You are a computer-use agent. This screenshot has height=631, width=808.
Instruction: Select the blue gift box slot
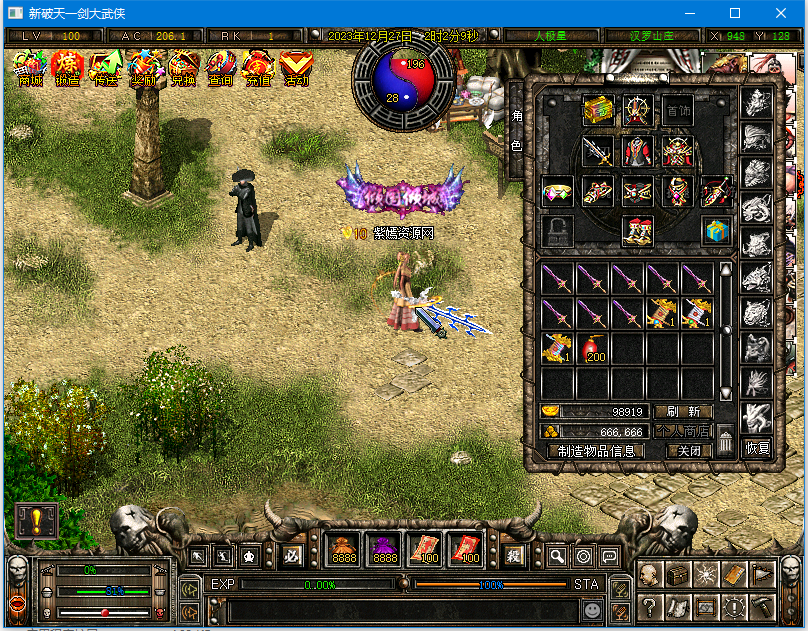pos(714,230)
